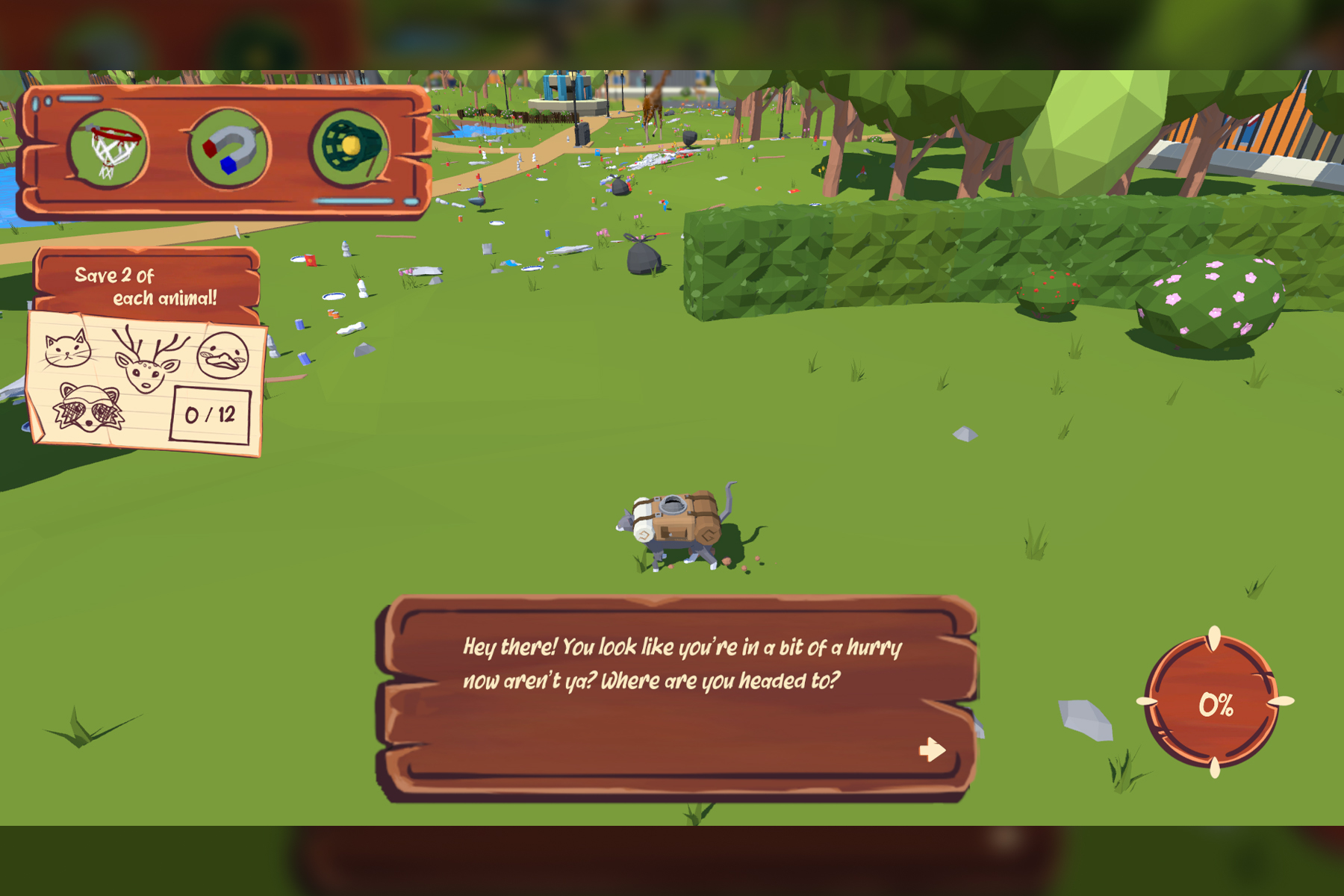Advance dialogue with the arrow button
The width and height of the screenshot is (1344, 896).
(932, 749)
